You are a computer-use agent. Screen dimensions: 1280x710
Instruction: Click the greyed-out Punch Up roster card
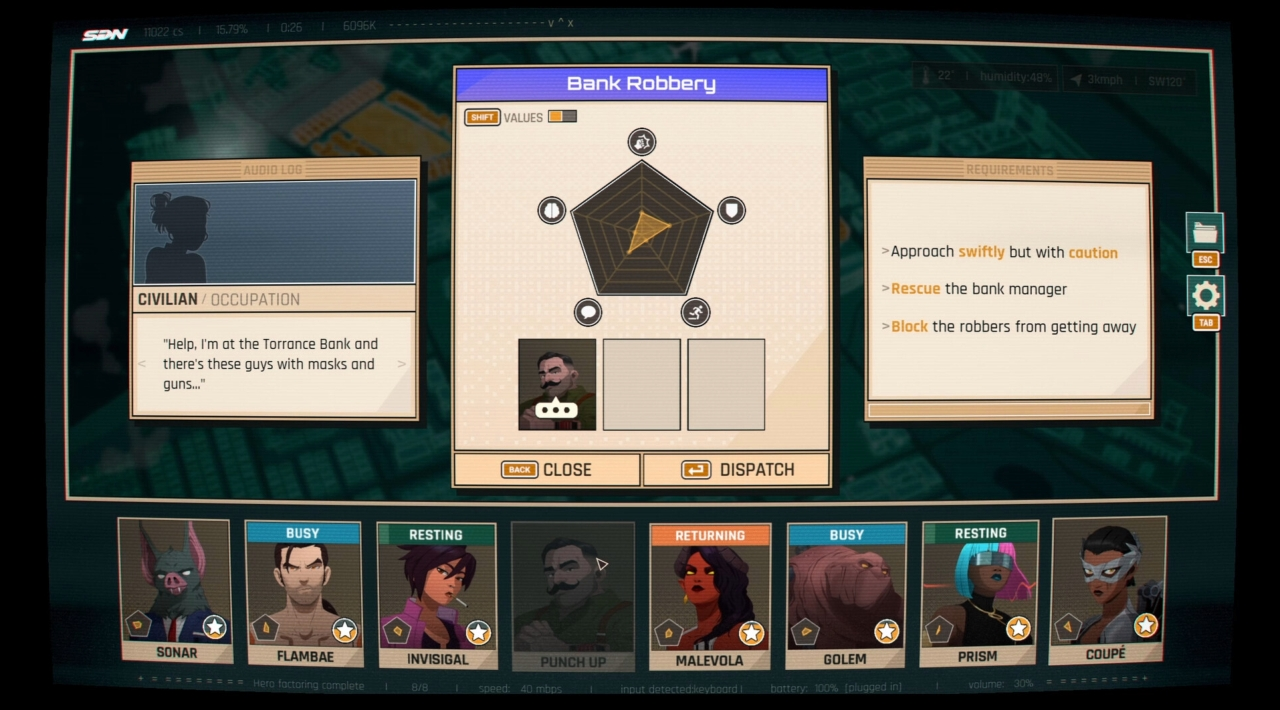click(x=573, y=595)
